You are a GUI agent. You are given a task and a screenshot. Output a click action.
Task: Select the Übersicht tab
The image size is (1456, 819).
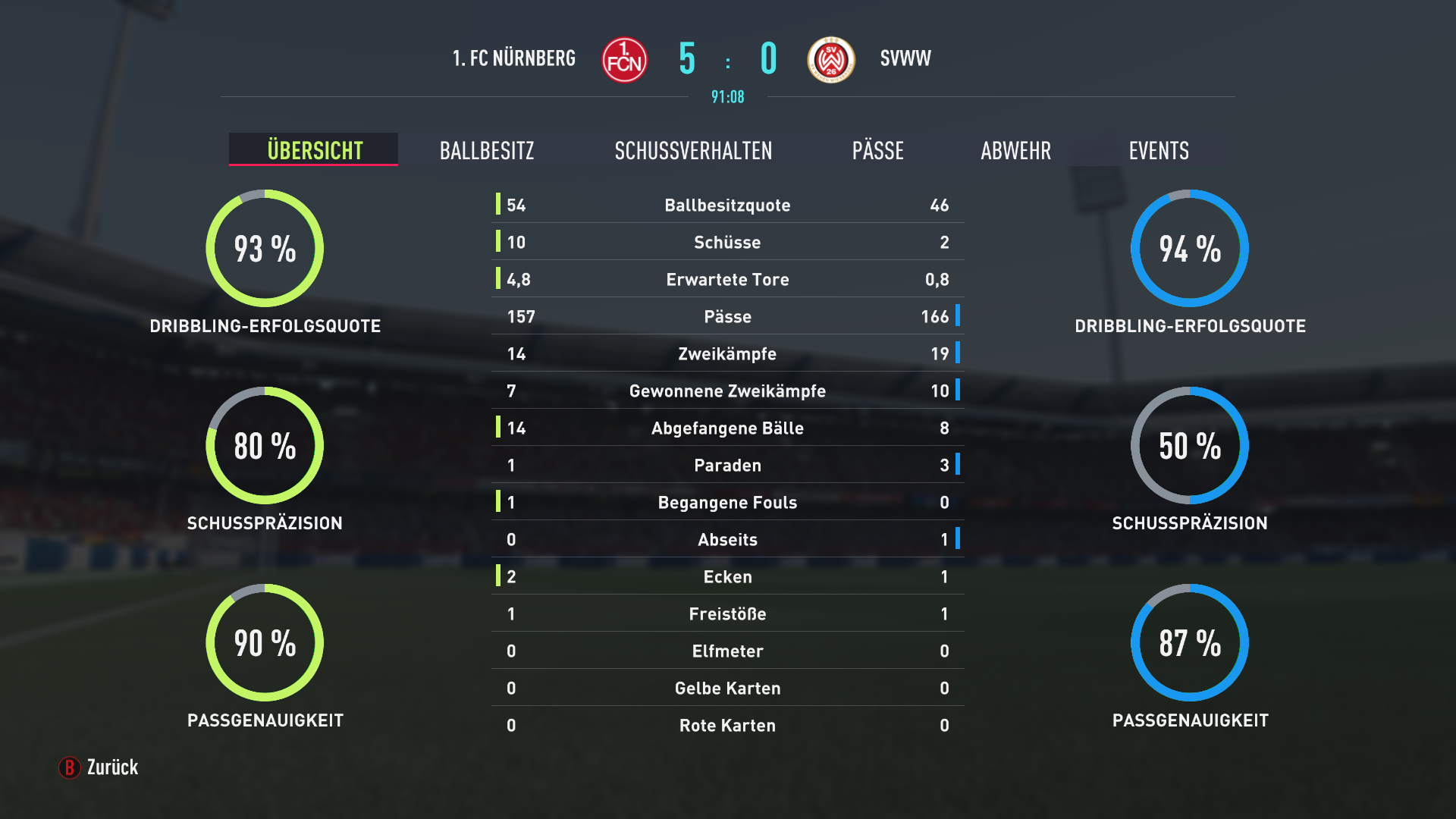(x=314, y=150)
